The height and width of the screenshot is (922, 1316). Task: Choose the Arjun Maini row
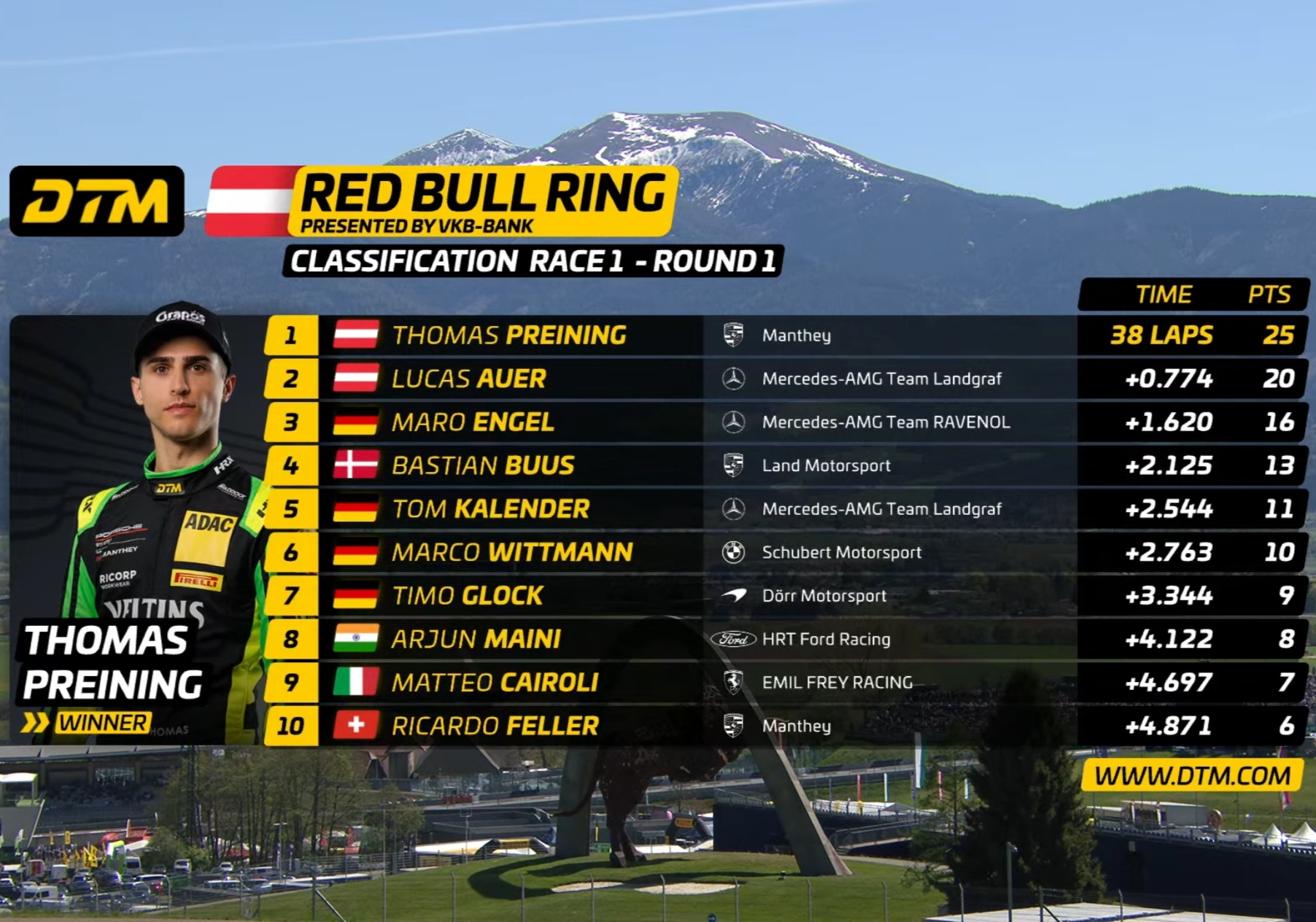[476, 639]
